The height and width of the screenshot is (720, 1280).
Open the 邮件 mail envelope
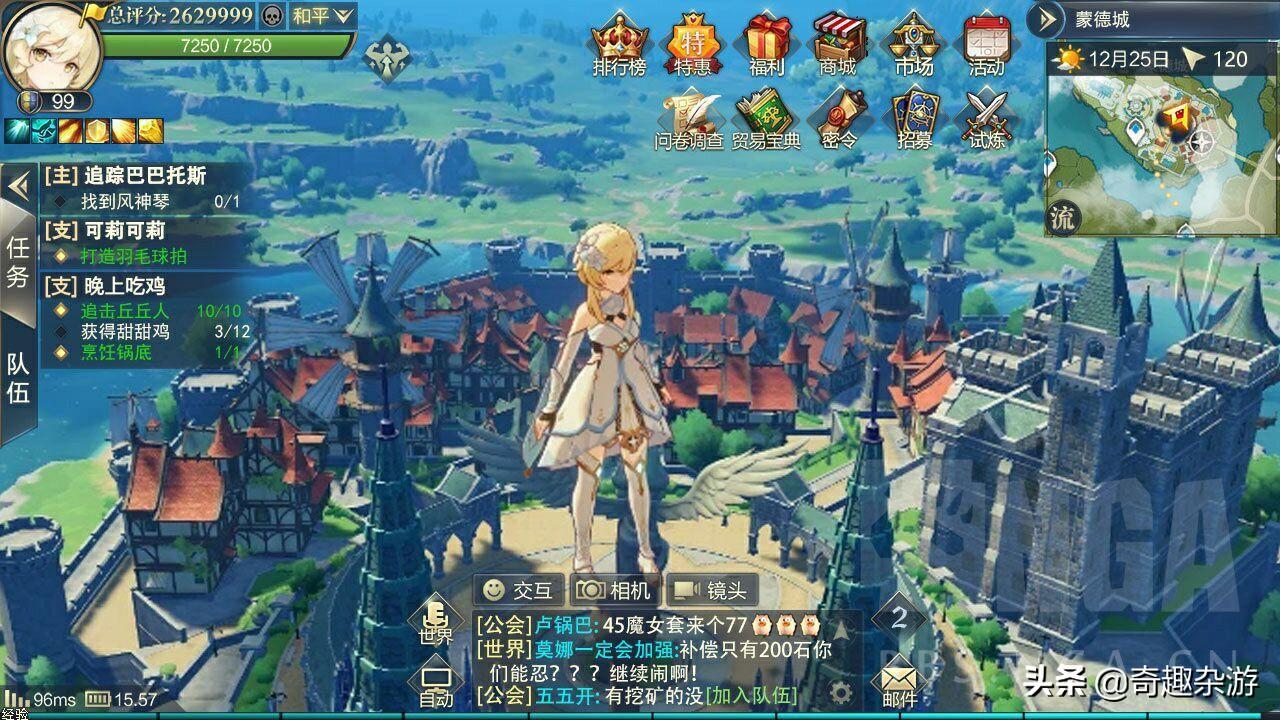(899, 684)
